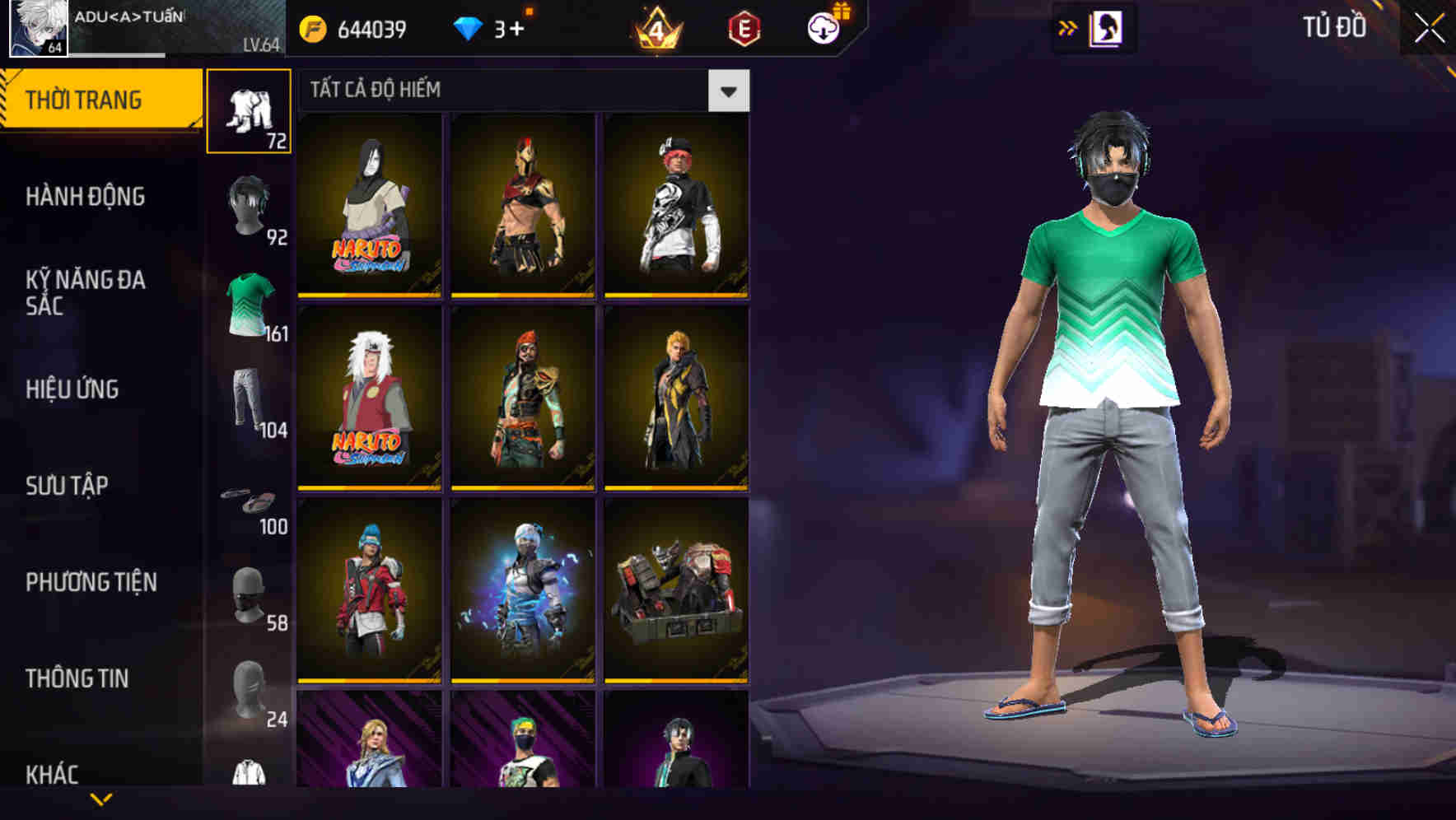Screen dimensions: 1456x820
Task: Expand the left menu with bottom chevron
Action: pyautogui.click(x=100, y=800)
